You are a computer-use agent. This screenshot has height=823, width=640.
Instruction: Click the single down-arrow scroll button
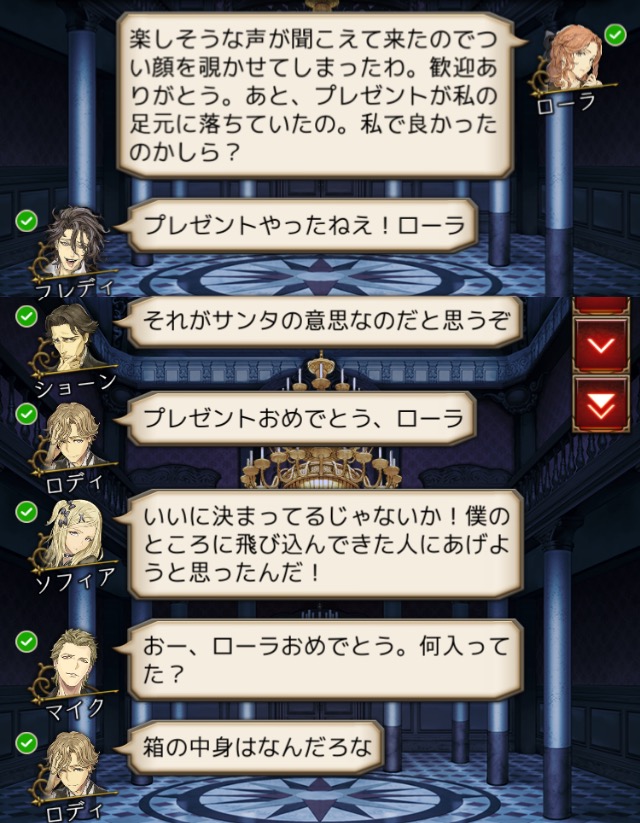[600, 345]
